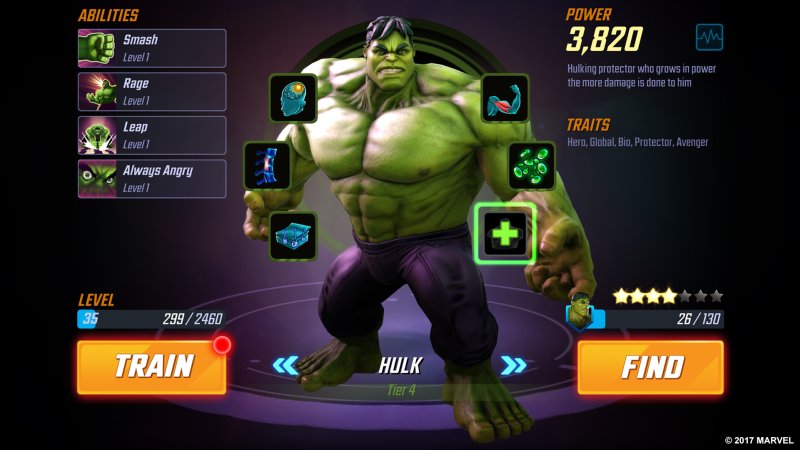Select the head implant gear slot
Screen dimensions: 800x450
point(293,98)
